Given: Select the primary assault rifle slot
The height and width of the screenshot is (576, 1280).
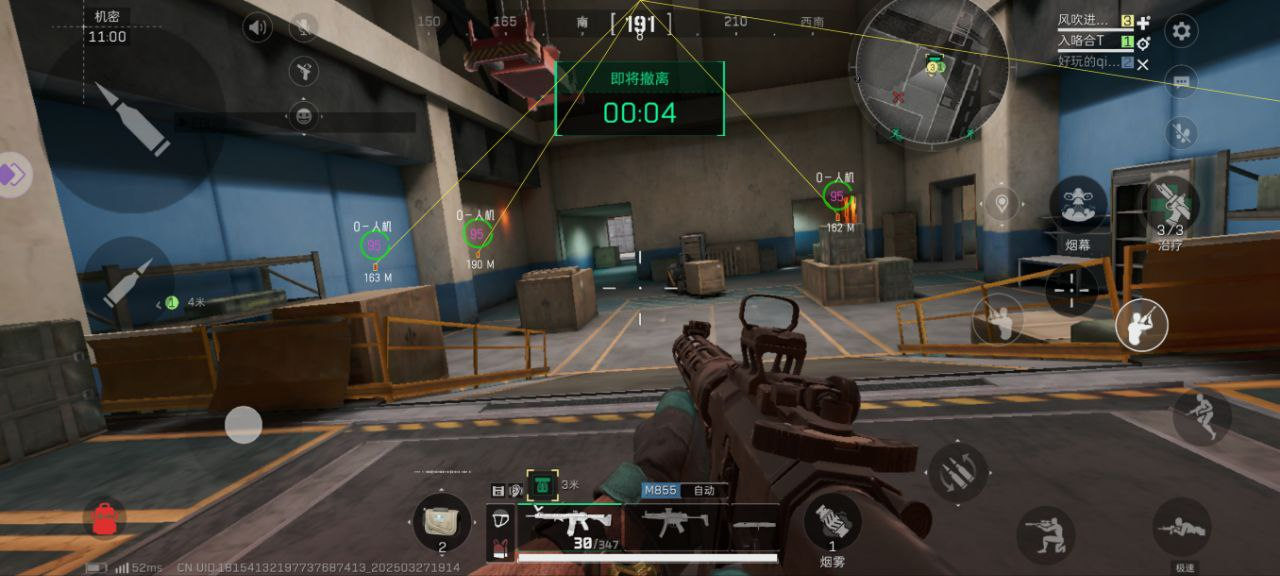Looking at the screenshot, I should coord(566,522).
